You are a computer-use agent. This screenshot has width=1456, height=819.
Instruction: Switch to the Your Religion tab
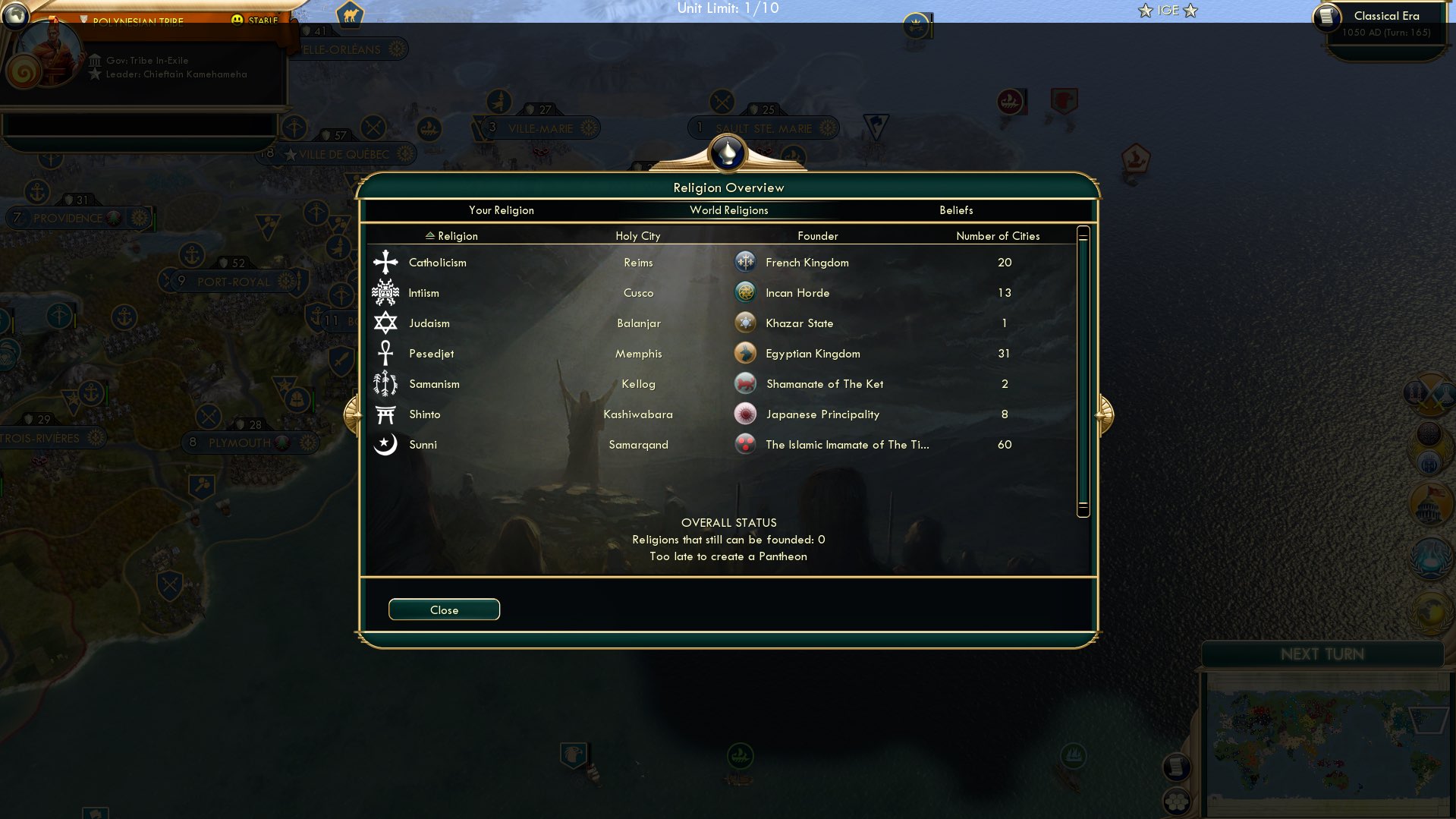tap(502, 210)
